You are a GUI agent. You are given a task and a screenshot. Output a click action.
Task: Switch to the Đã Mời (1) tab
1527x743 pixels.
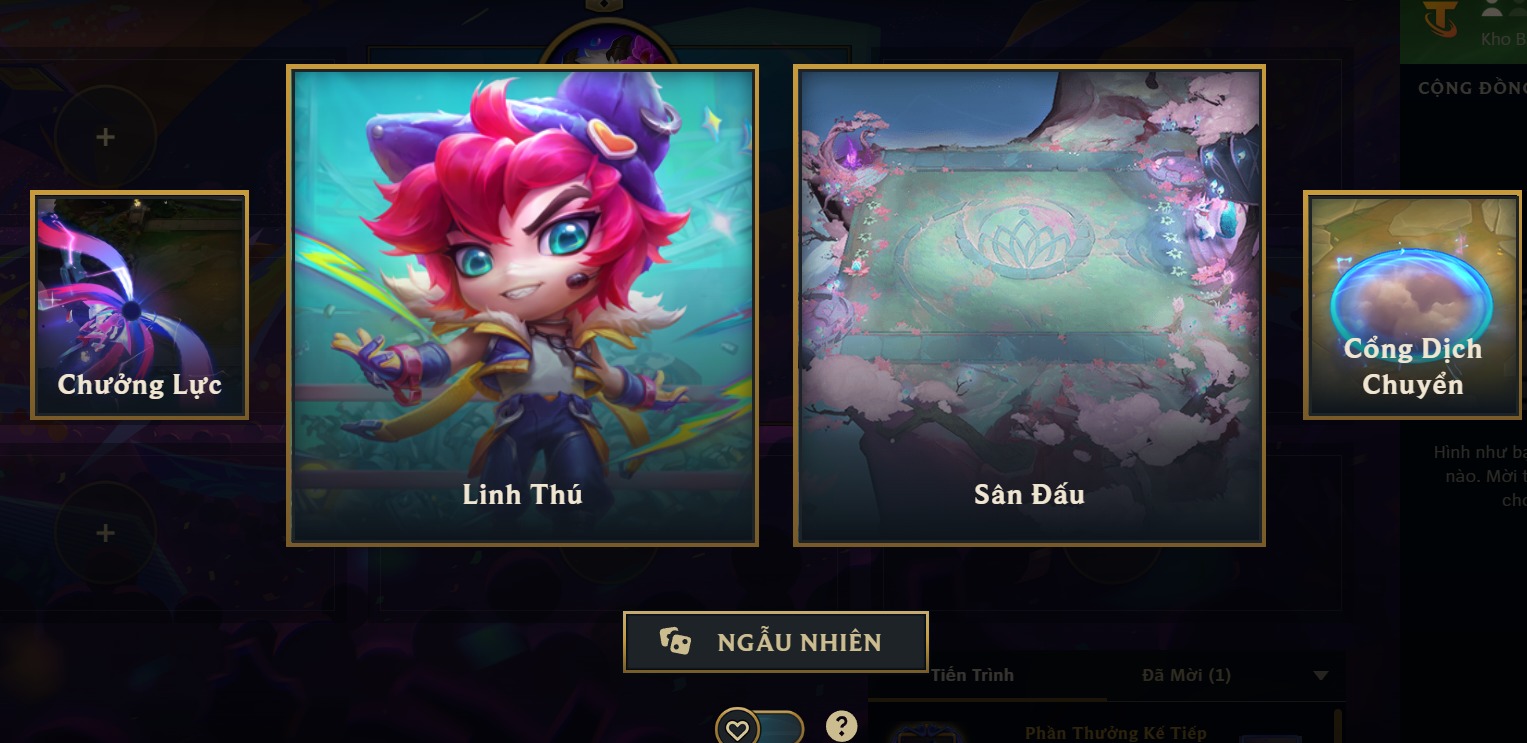tap(1186, 676)
